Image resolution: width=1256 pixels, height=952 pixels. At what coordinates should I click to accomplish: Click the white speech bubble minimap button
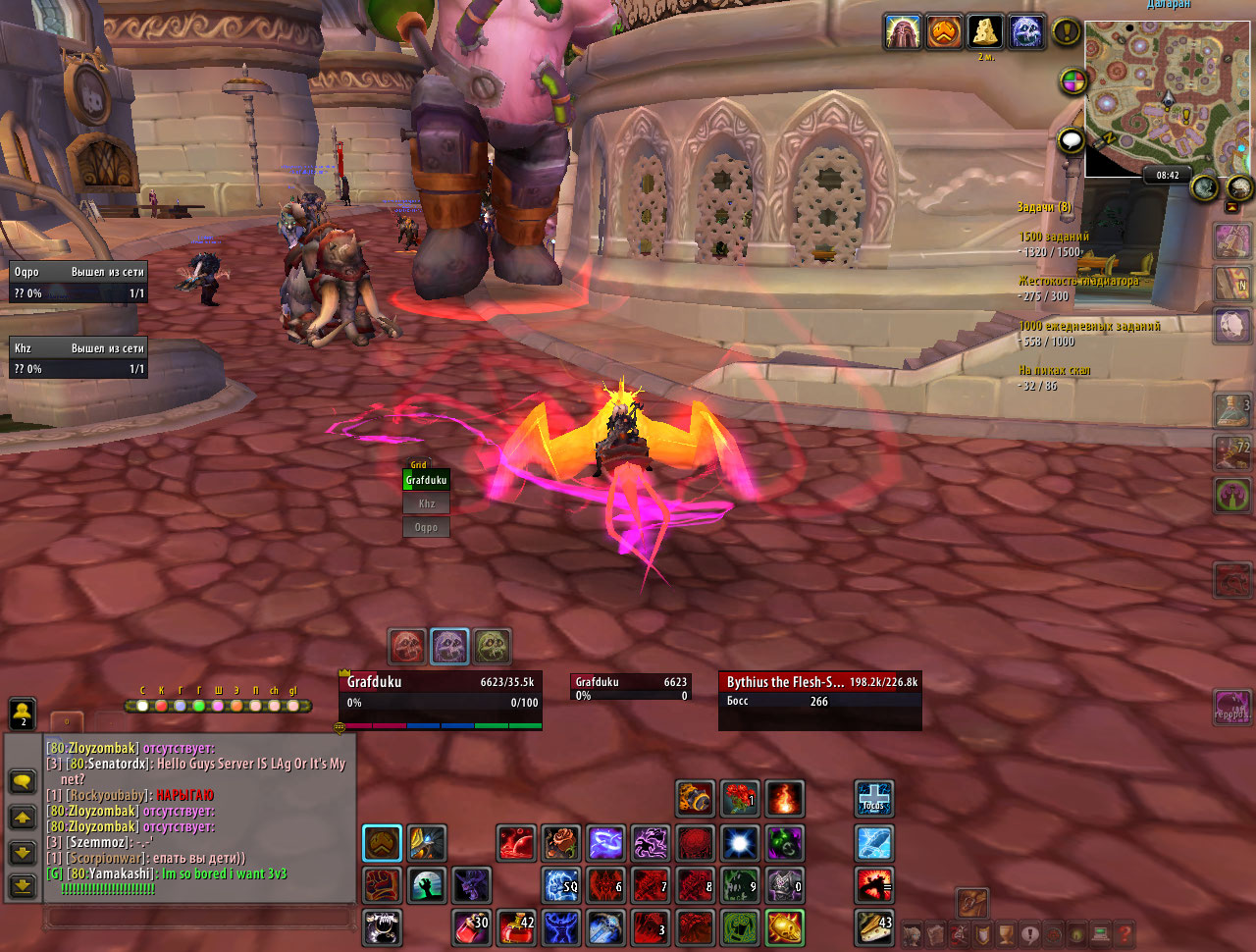click(x=1072, y=141)
